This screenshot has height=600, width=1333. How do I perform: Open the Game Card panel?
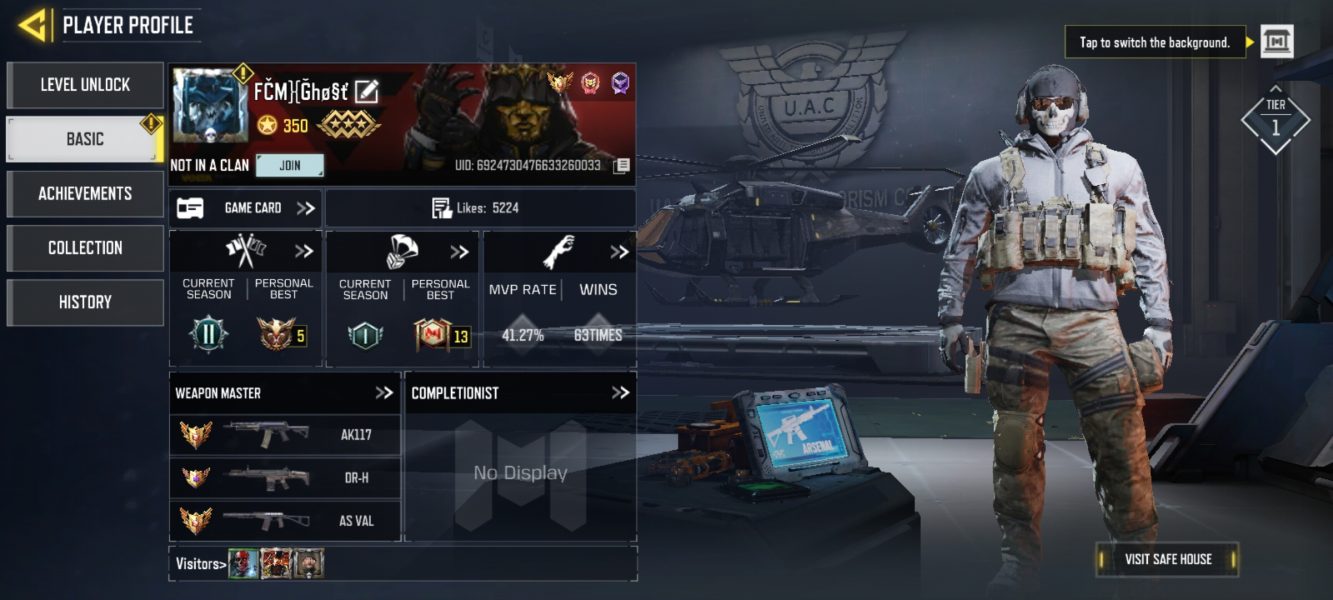pos(245,208)
